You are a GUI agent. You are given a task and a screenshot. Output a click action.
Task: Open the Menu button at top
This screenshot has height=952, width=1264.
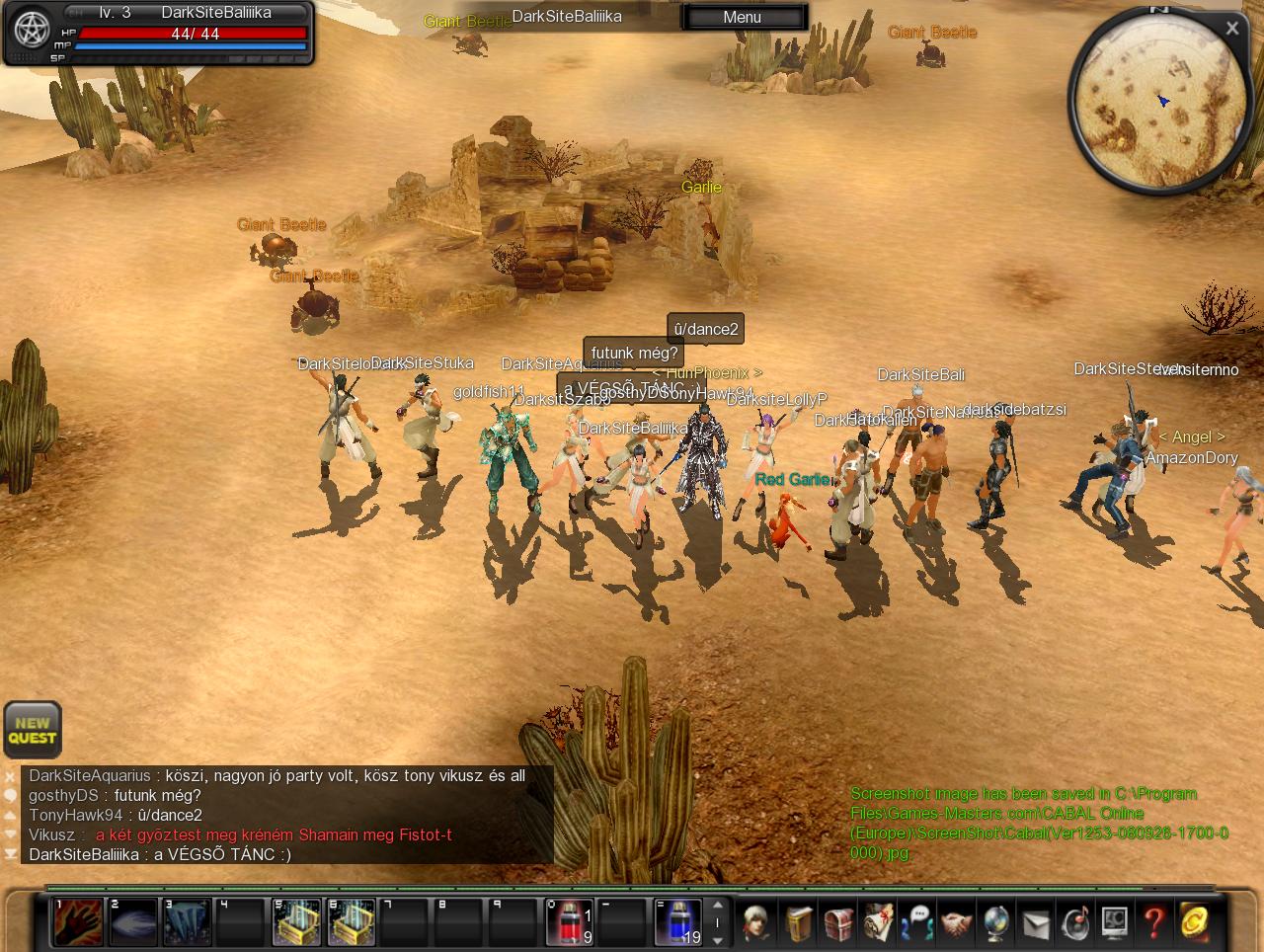[742, 17]
